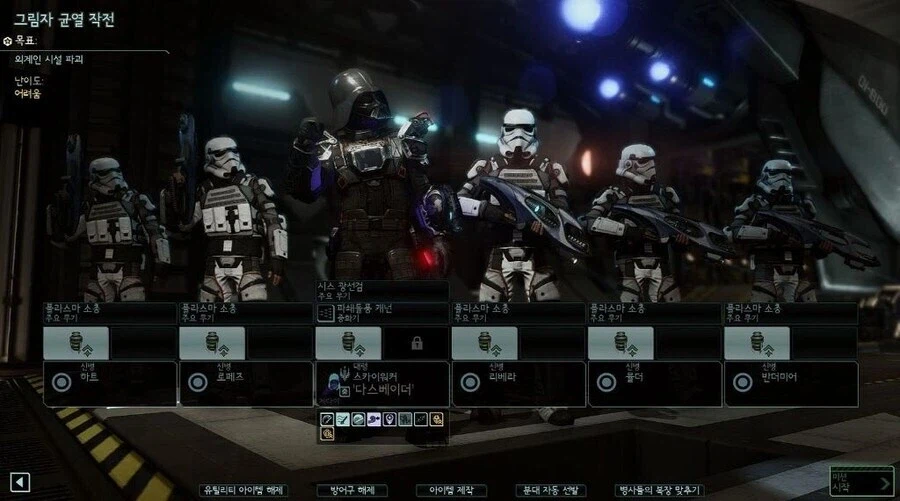Select rookie soldier 풀더 card
Screen dimensions: 900x501
[653, 383]
